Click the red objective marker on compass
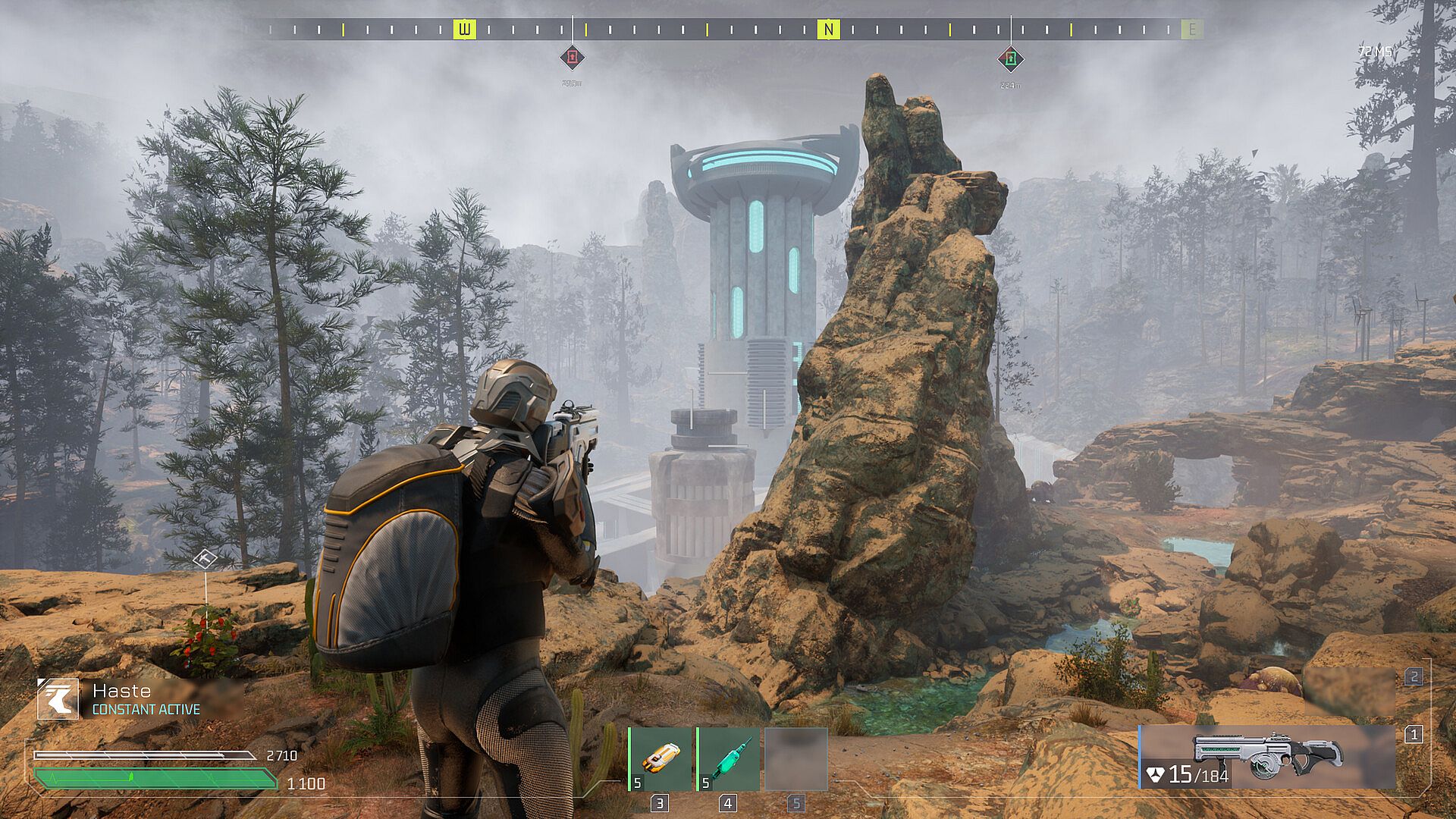1456x819 pixels. [x=572, y=57]
